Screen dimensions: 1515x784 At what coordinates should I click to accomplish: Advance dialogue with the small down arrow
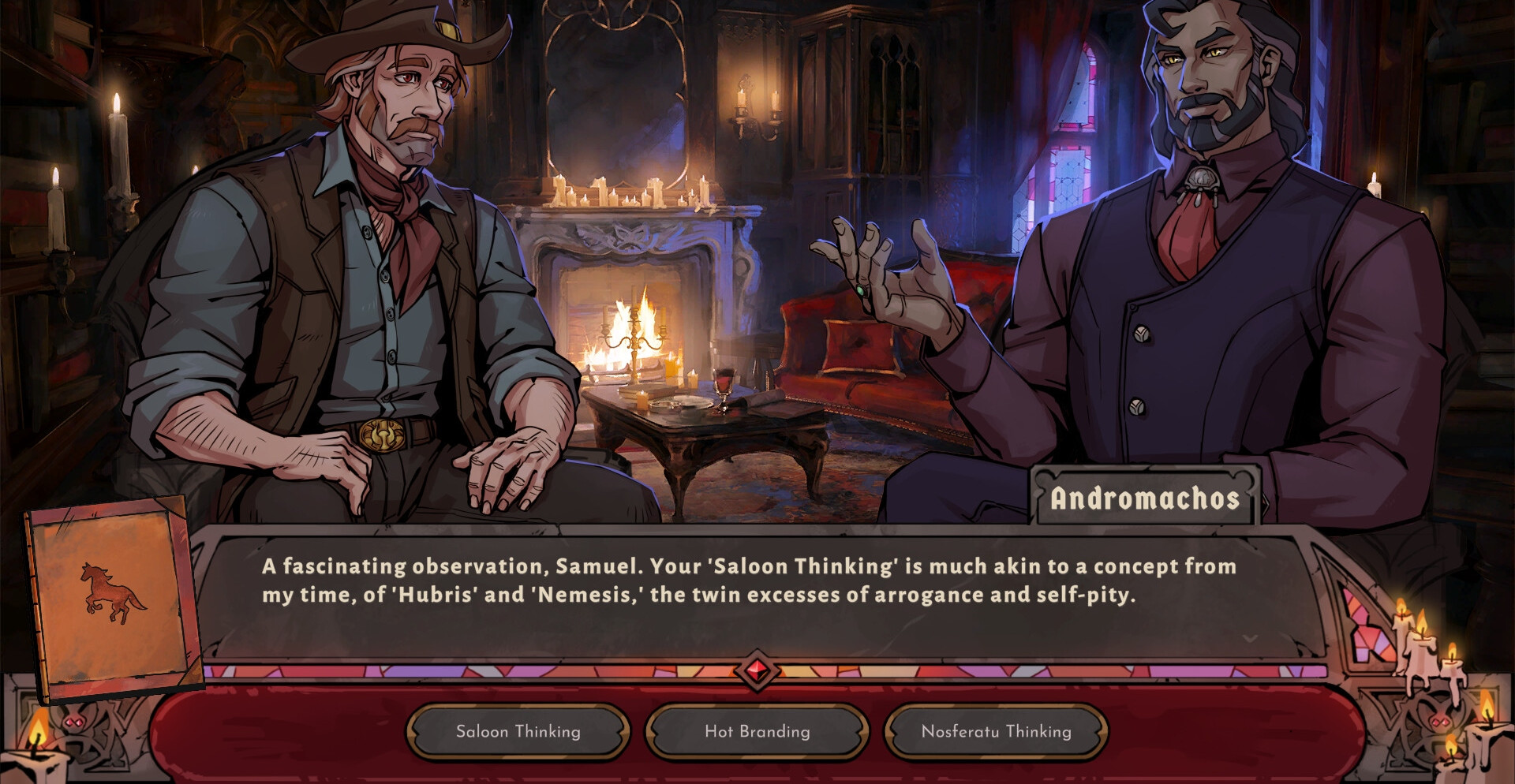click(1250, 638)
